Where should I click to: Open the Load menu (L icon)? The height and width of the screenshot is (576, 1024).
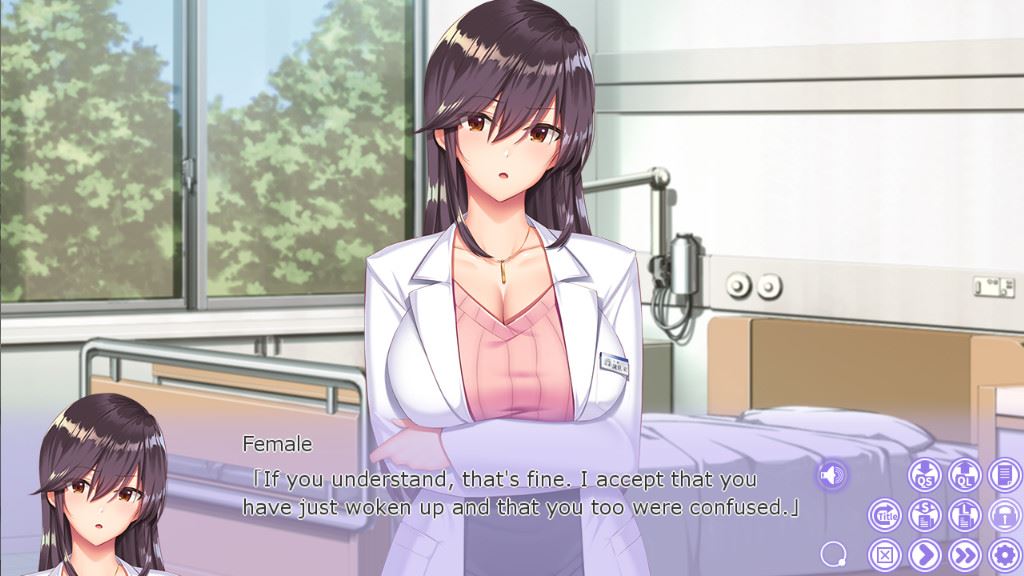tap(964, 514)
